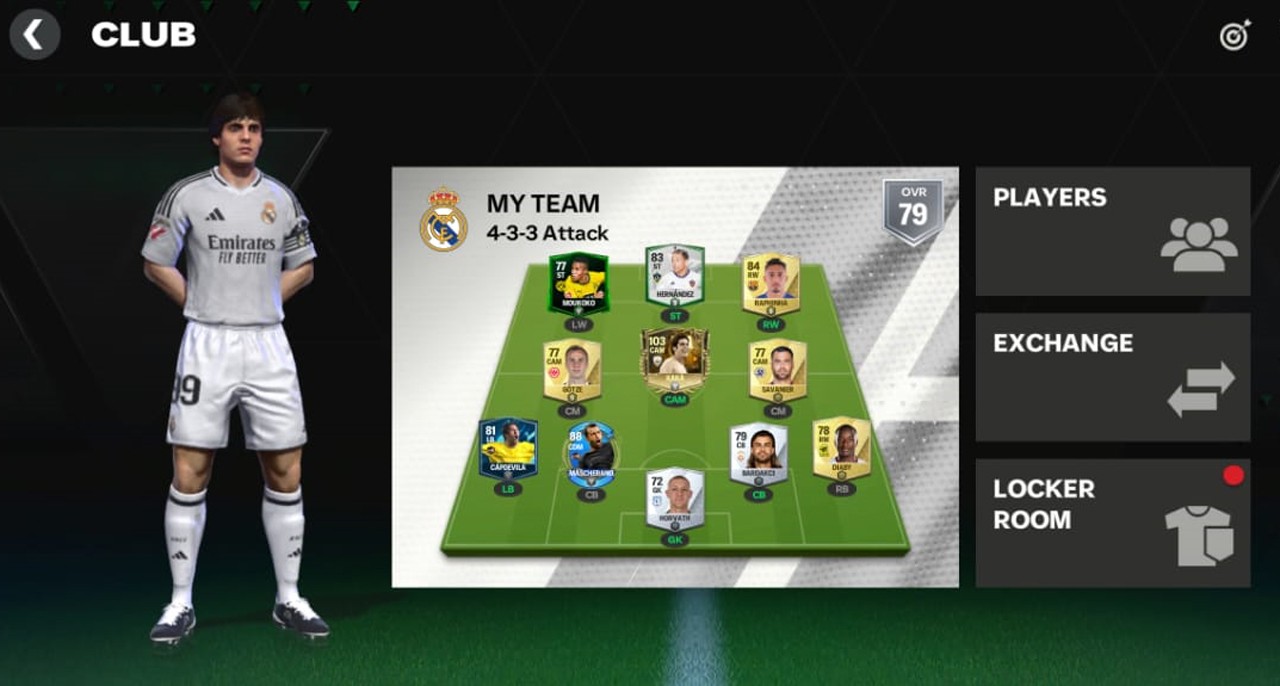Viewport: 1280px width, 686px height.
Task: Pick the Götze midfielder card
Action: (572, 370)
